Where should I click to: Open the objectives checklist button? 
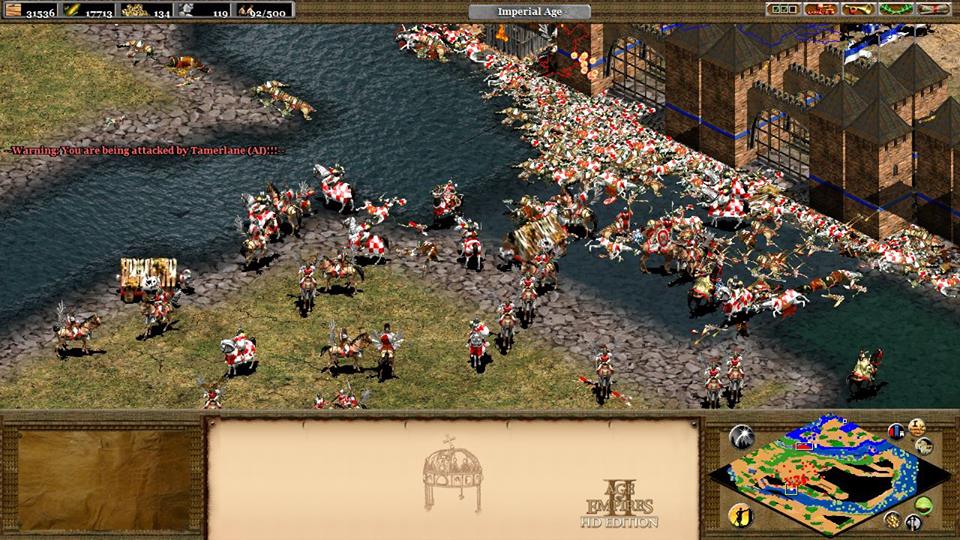coord(781,9)
